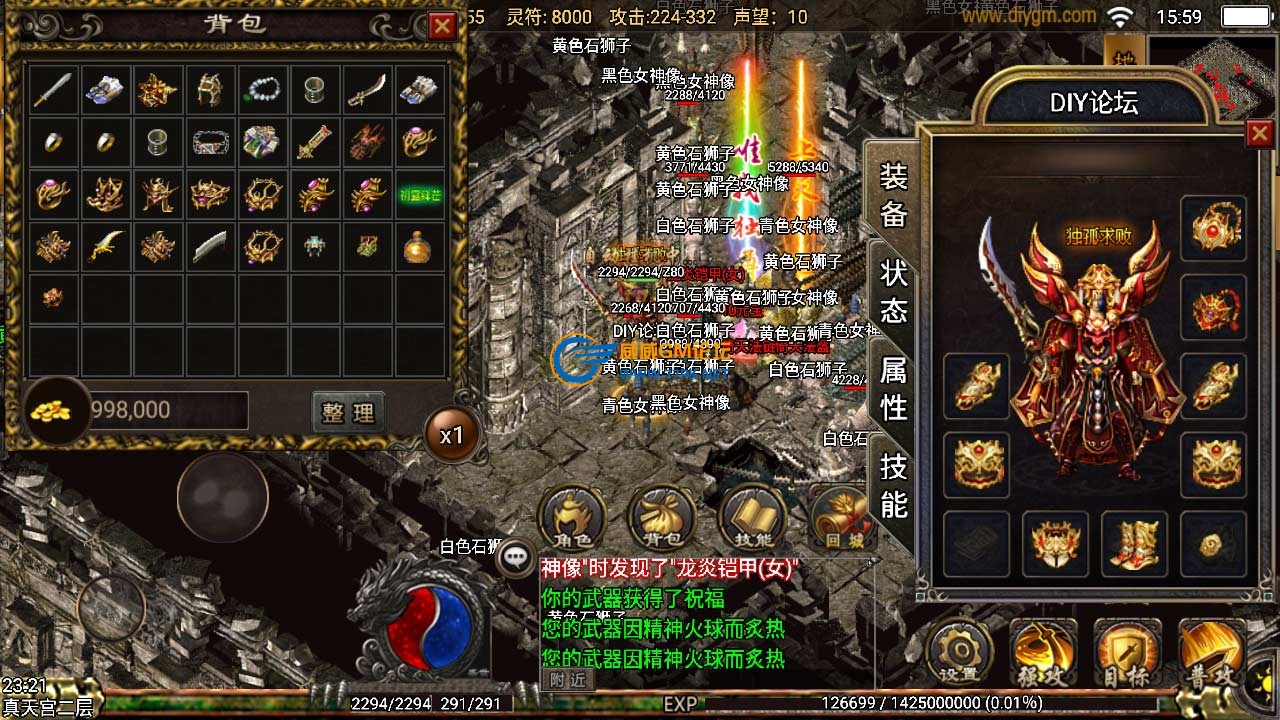Activate the 强攻 attack skill
This screenshot has width=1280, height=720.
(1043, 652)
